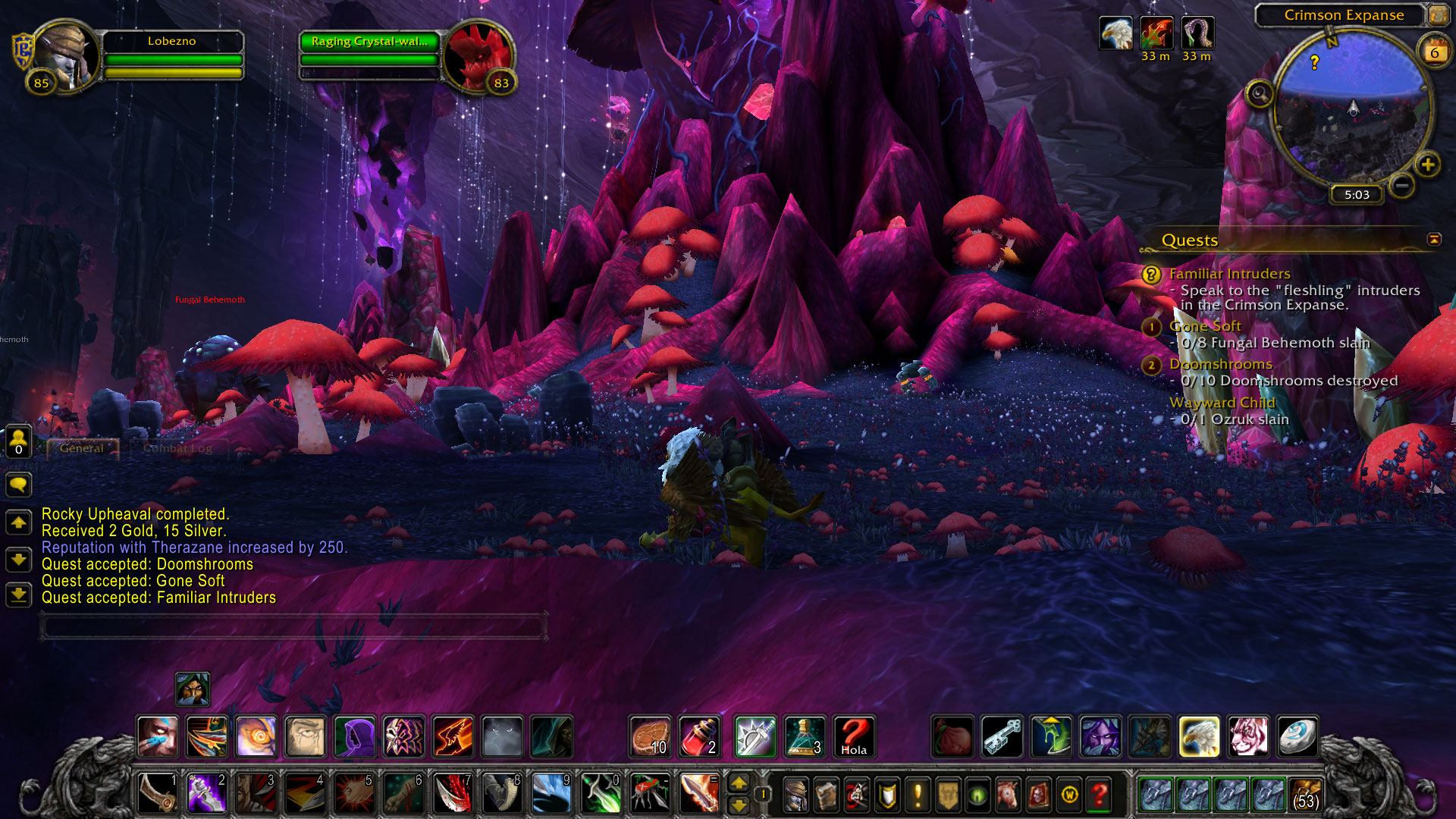Image resolution: width=1456 pixels, height=819 pixels.
Task: Click the Doomshrooms quest in the tracker
Action: point(1220,364)
